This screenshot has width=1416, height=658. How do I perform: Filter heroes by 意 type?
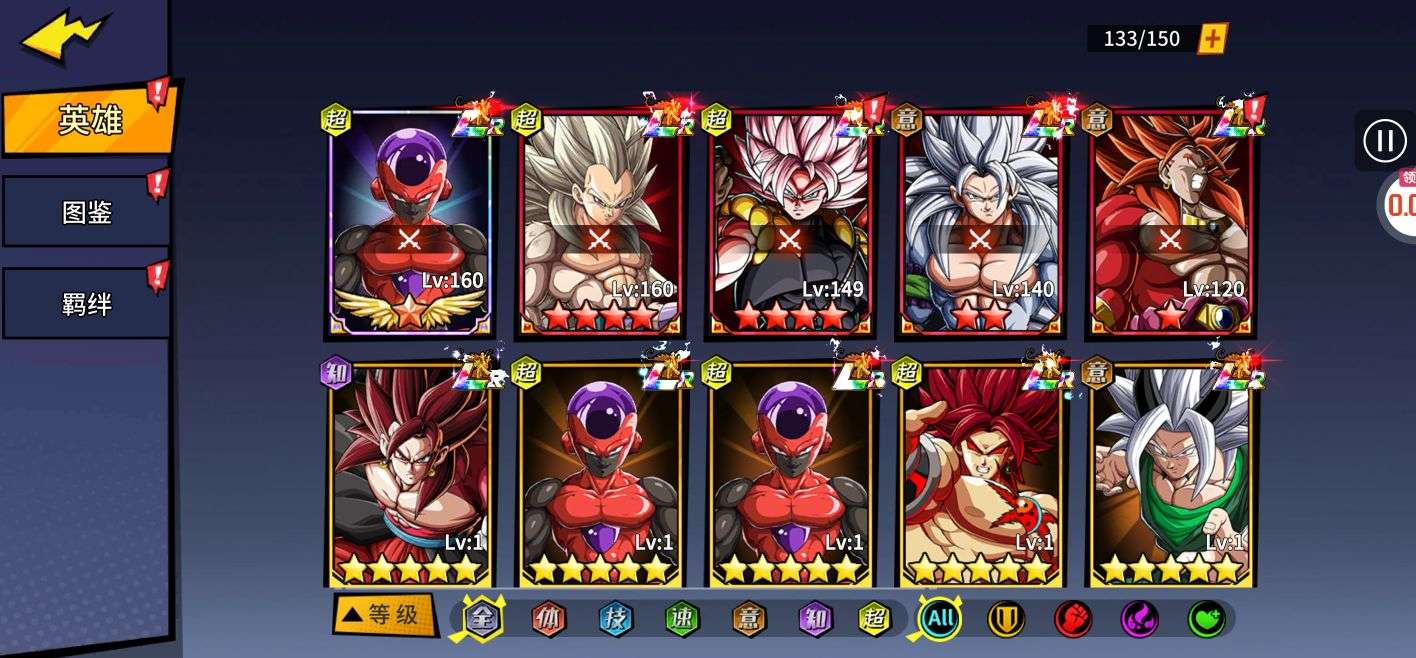(x=748, y=619)
